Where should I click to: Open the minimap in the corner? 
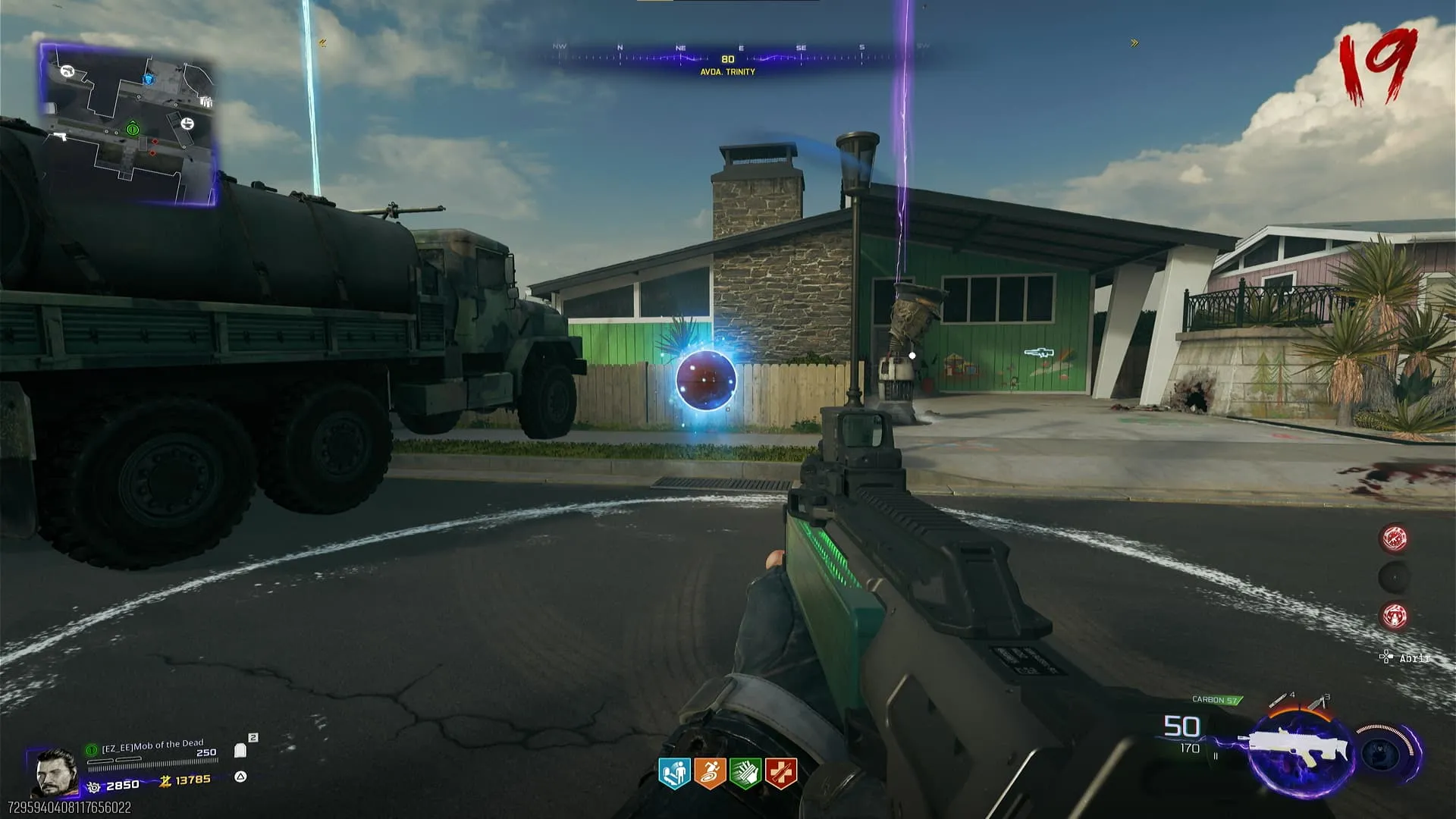click(129, 125)
